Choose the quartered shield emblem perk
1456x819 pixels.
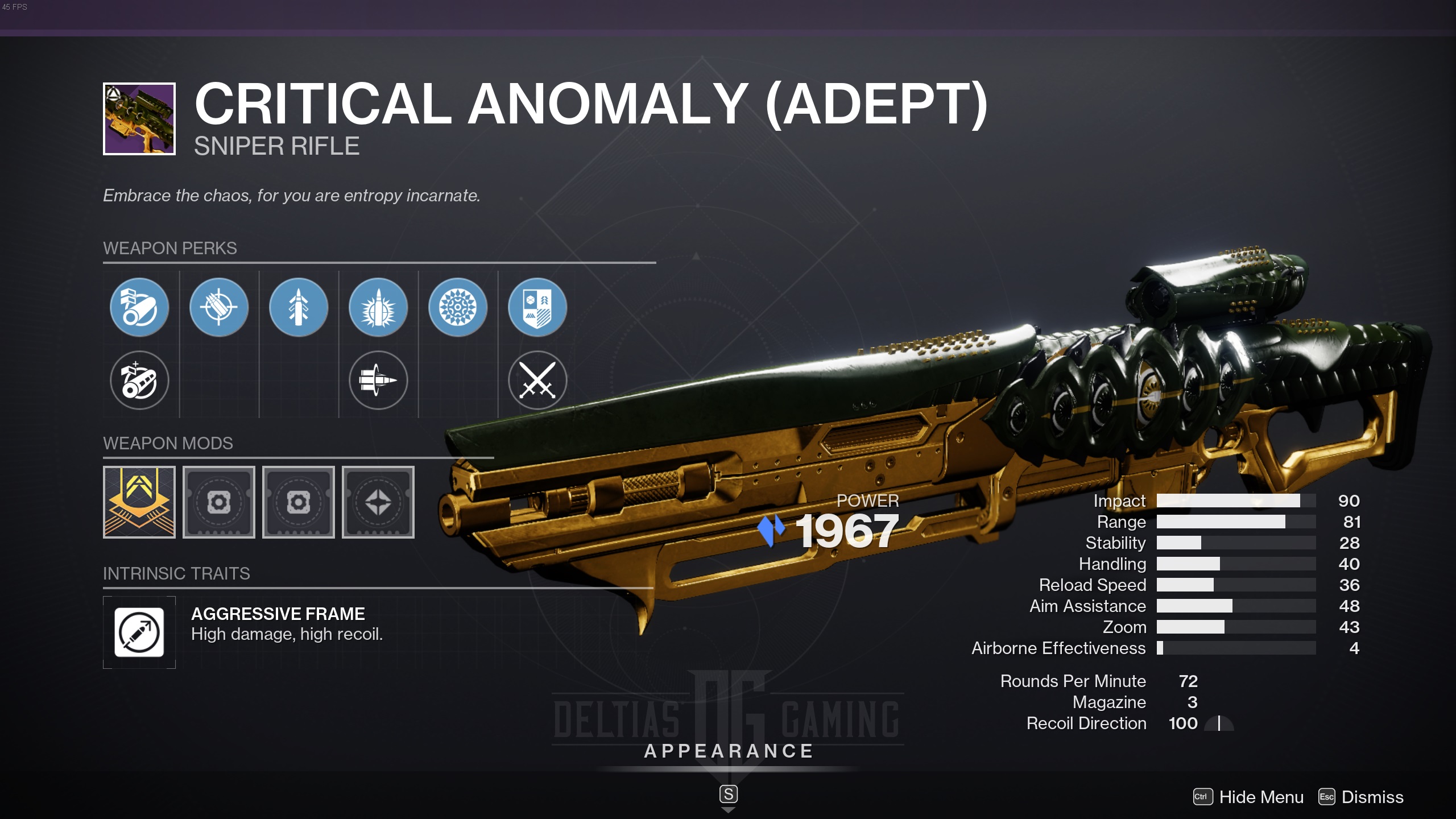click(537, 307)
